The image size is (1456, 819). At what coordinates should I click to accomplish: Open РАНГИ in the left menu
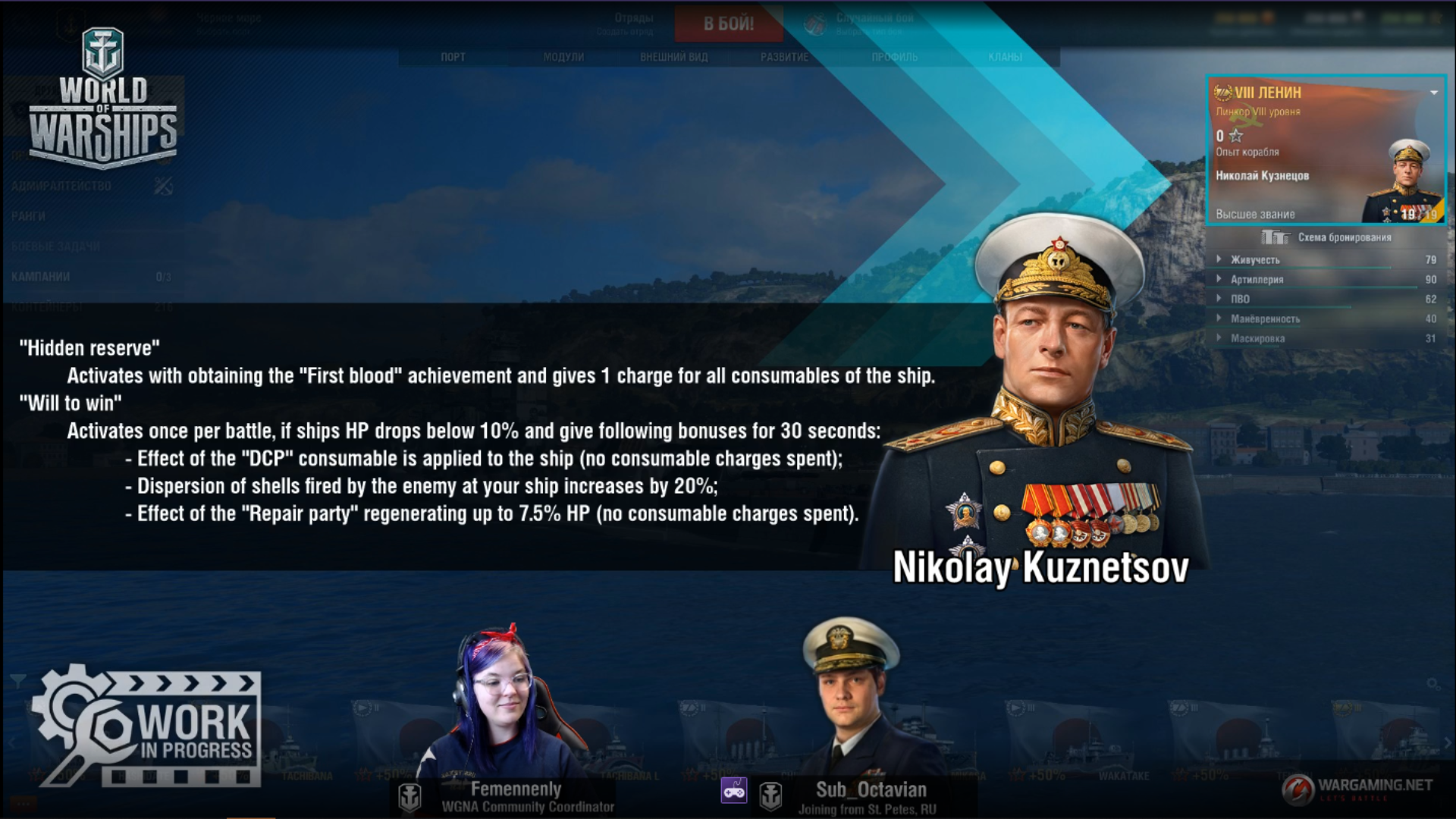pos(28,216)
